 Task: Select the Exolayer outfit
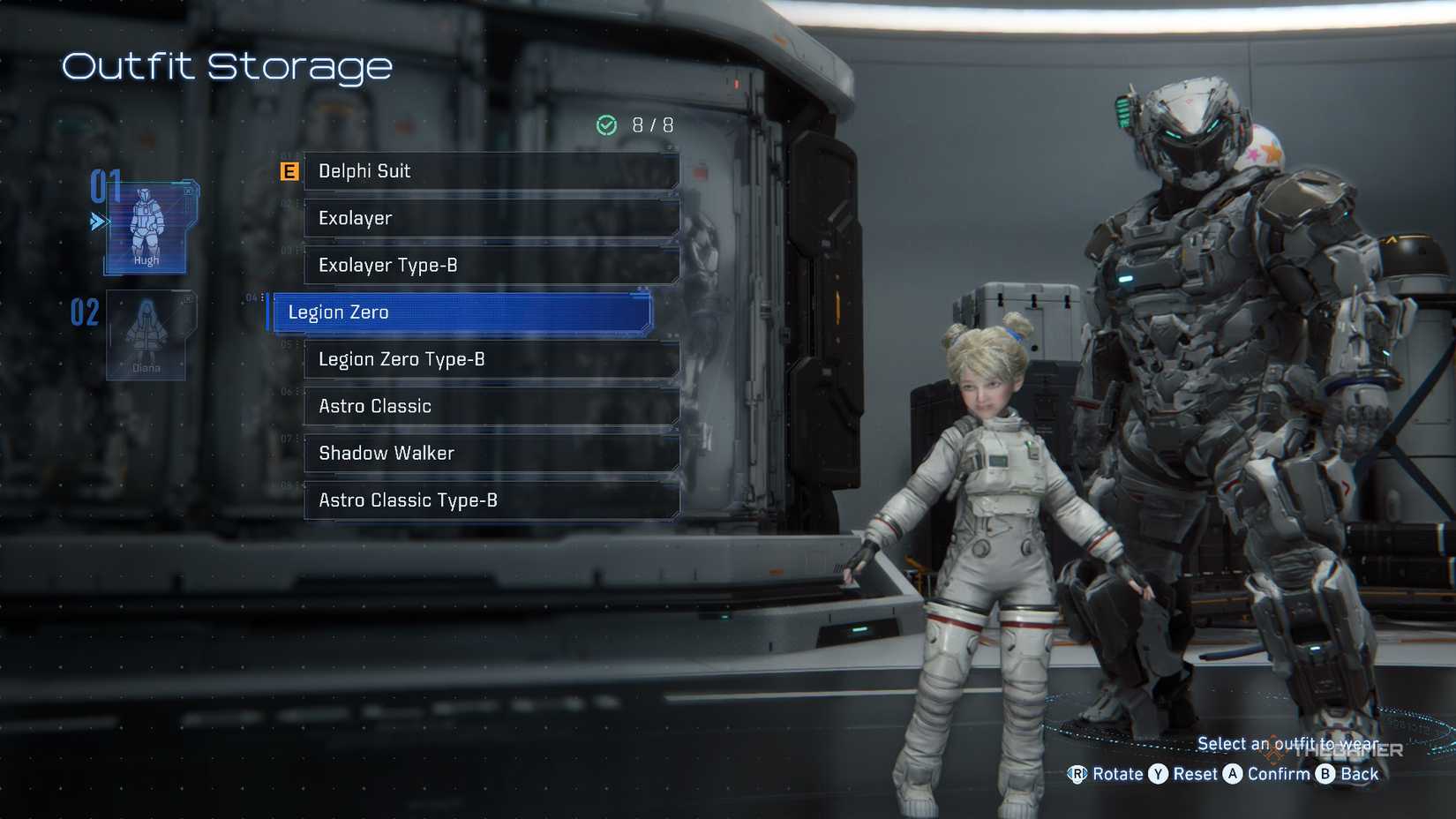click(491, 218)
